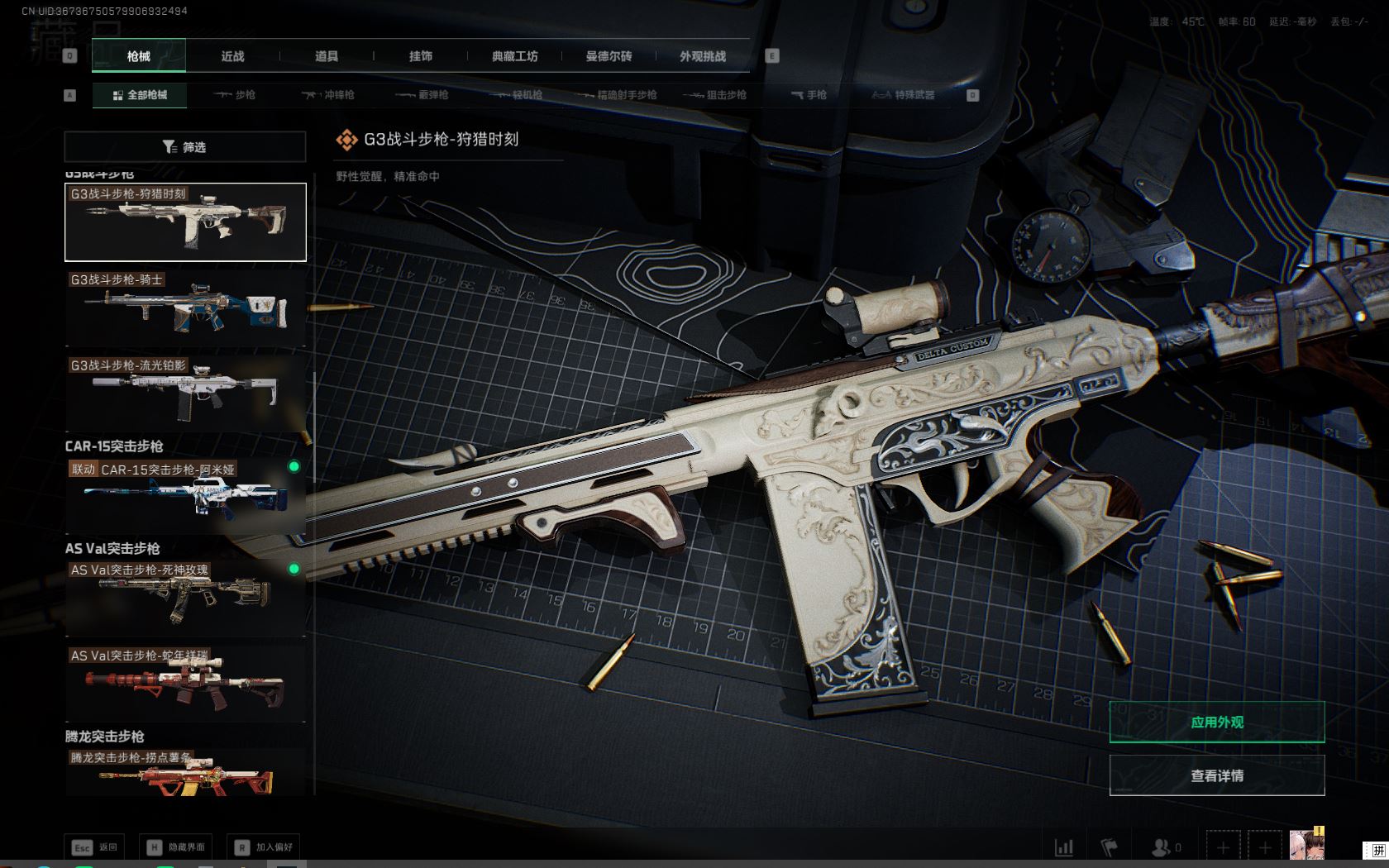The width and height of the screenshot is (1389, 868).
Task: Open 查看详情 for this skin
Action: pyautogui.click(x=1216, y=775)
